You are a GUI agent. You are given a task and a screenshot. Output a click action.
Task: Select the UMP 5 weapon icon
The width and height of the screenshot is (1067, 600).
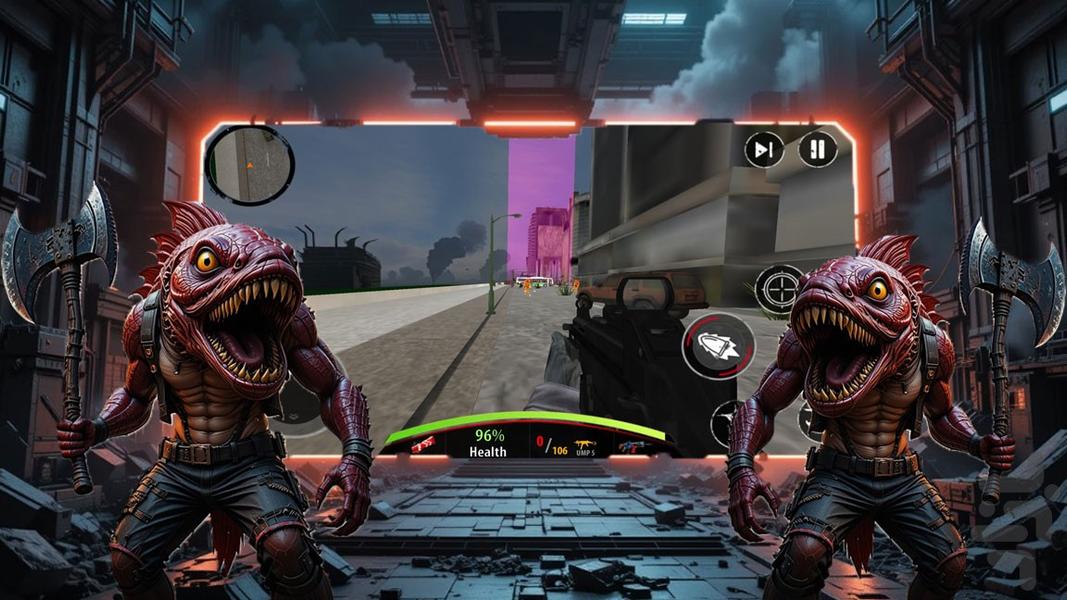click(582, 444)
